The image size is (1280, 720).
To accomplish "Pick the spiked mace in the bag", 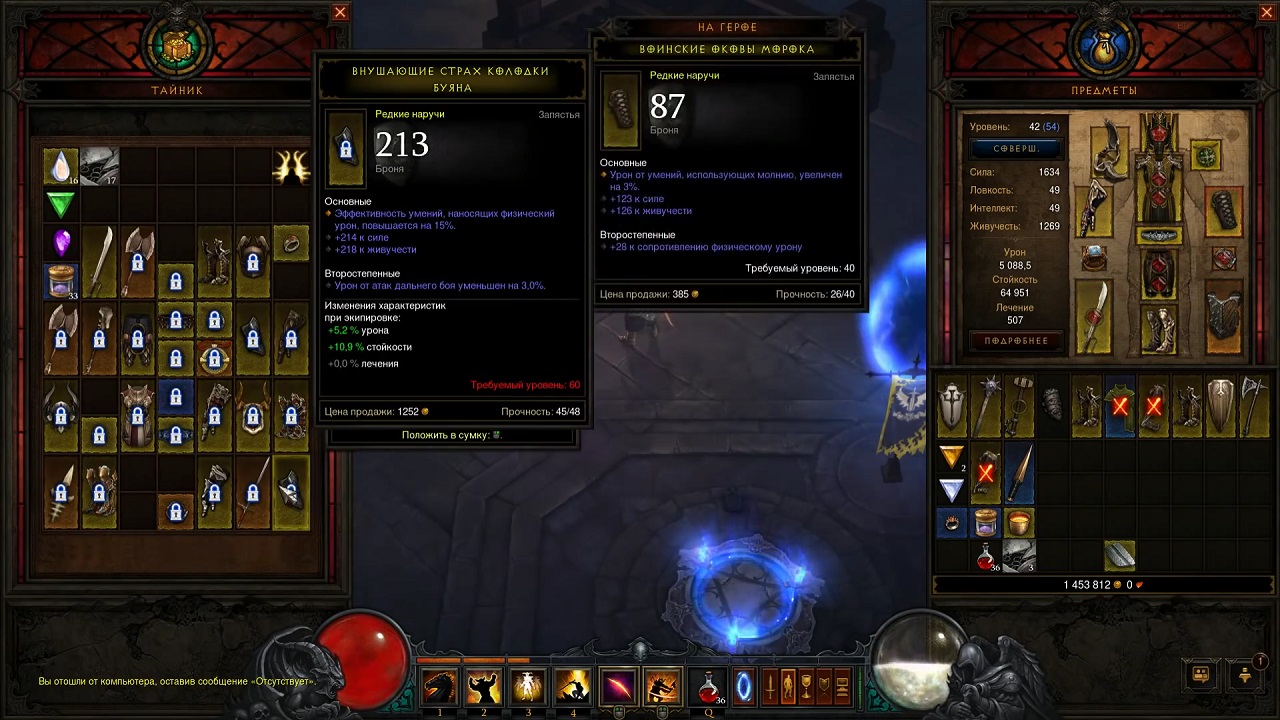I will pyautogui.click(x=986, y=406).
